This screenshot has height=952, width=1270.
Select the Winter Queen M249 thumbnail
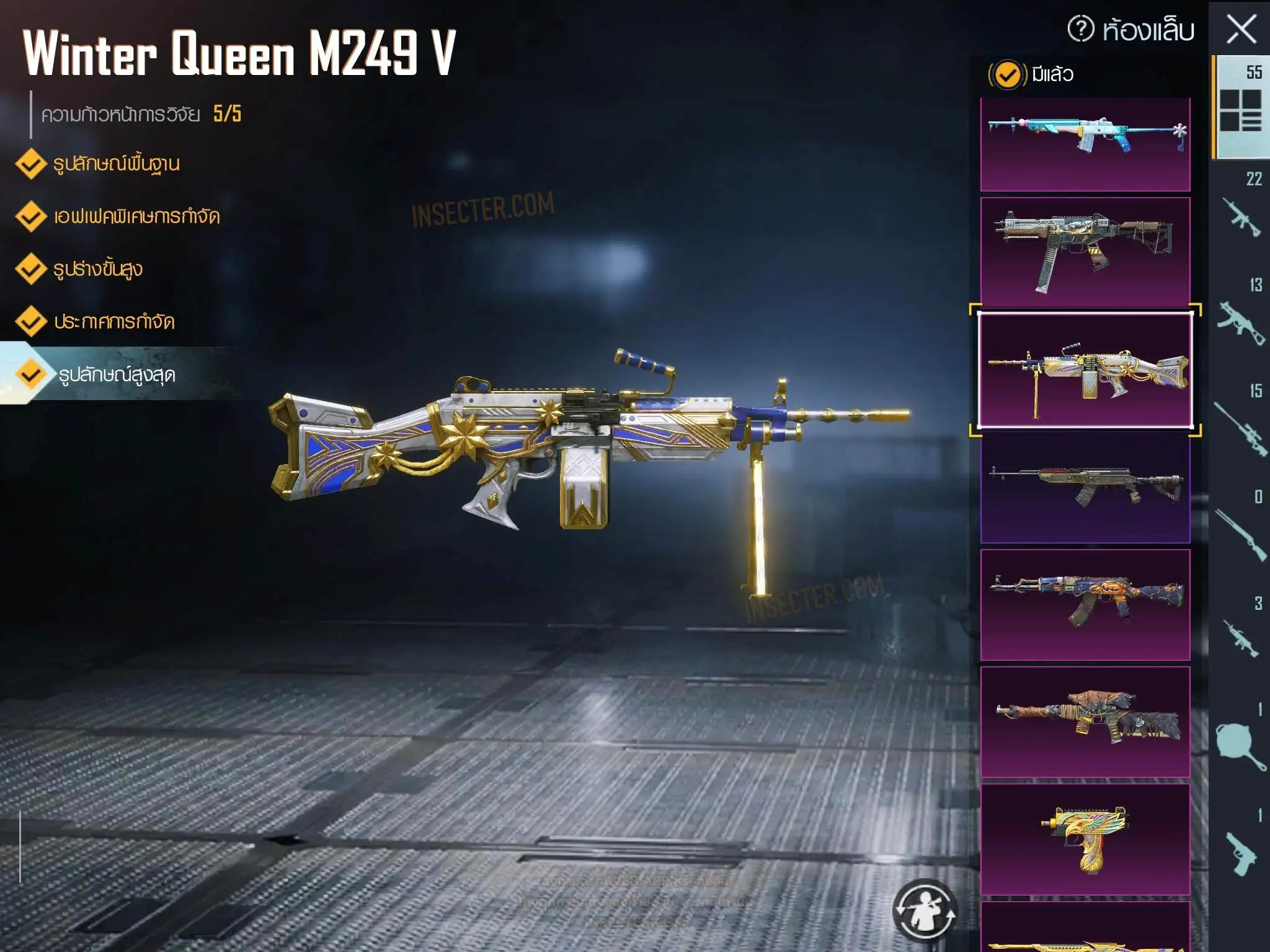[1085, 370]
